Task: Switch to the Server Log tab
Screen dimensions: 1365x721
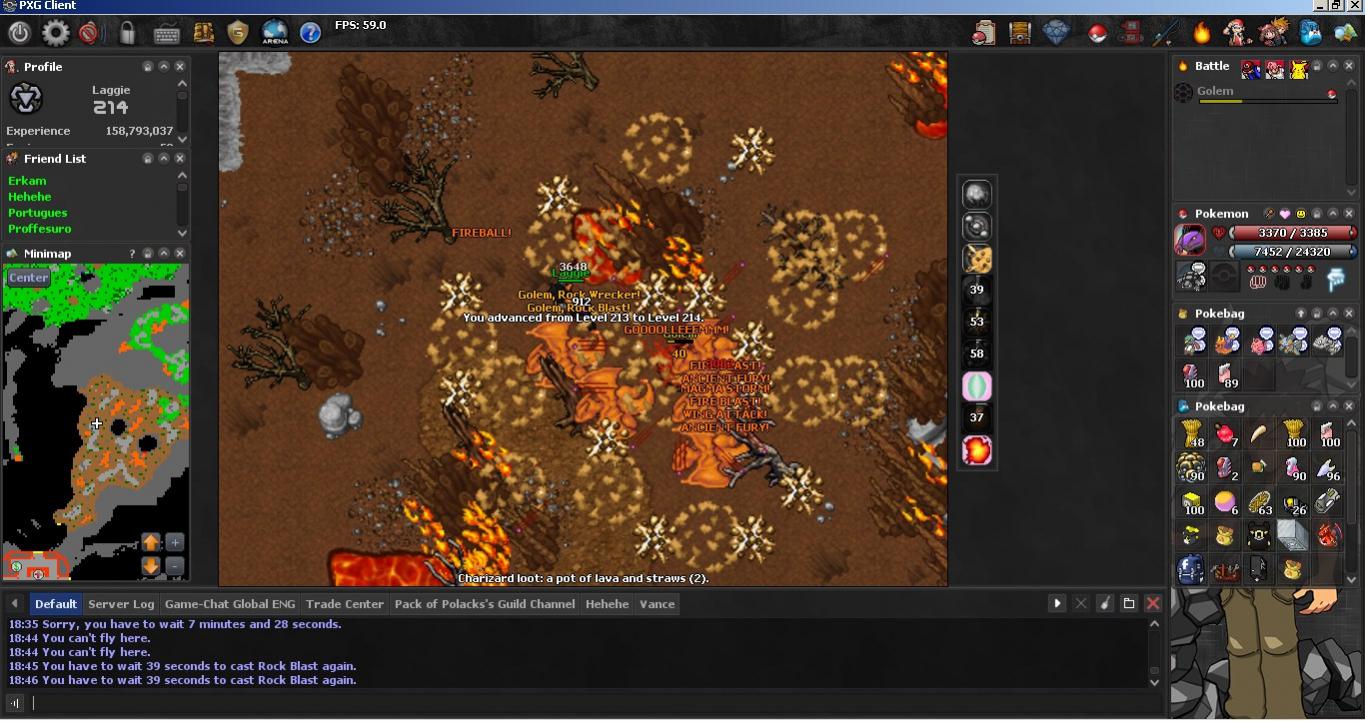Action: tap(121, 604)
